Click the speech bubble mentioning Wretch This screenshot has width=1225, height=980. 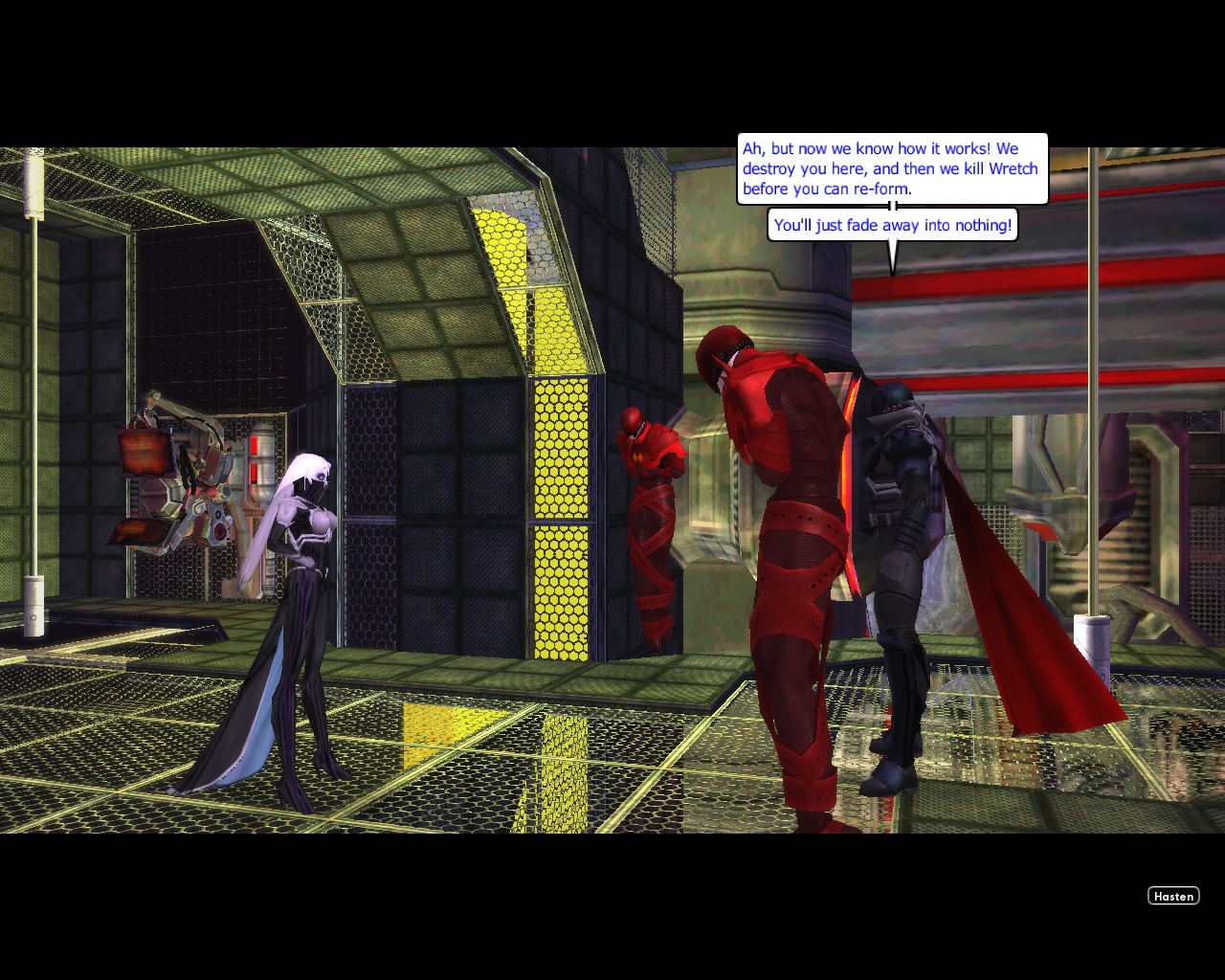(890, 168)
